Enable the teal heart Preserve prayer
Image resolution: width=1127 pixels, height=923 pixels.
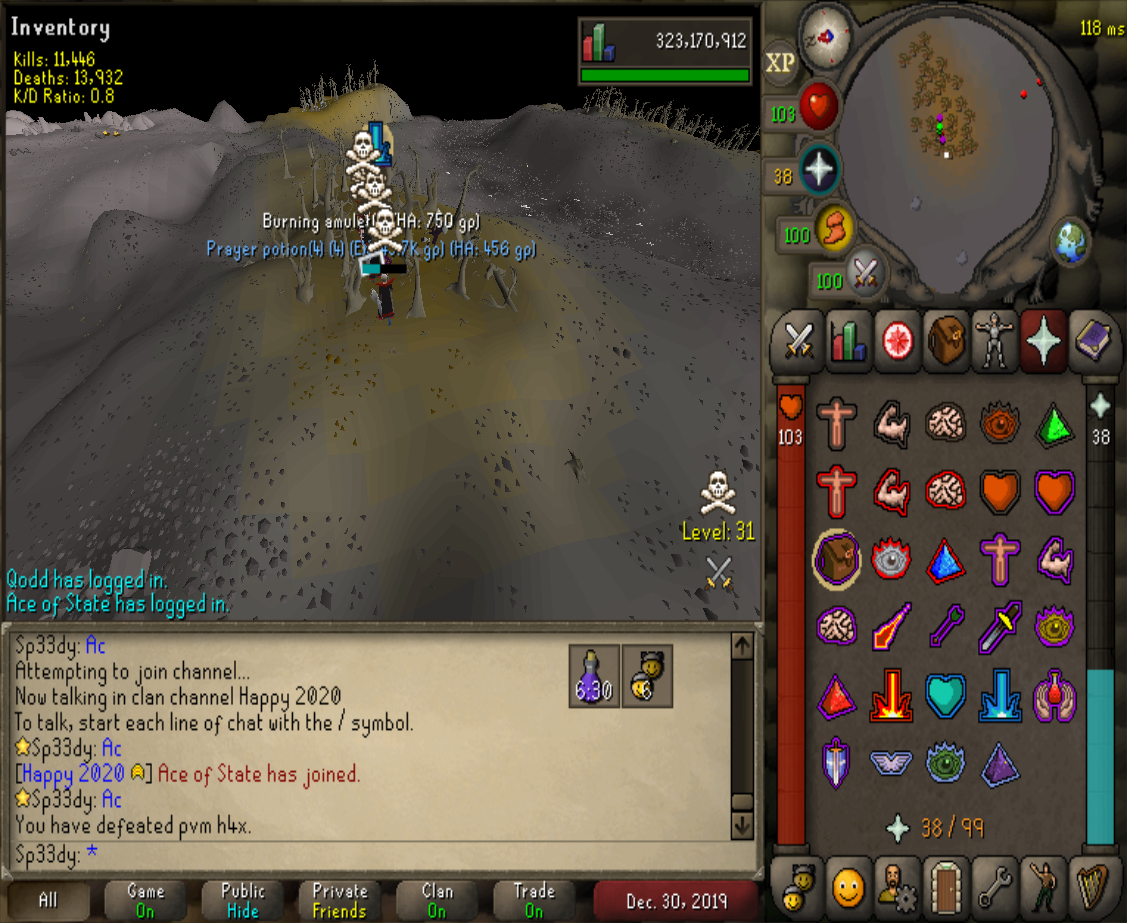pos(945,697)
